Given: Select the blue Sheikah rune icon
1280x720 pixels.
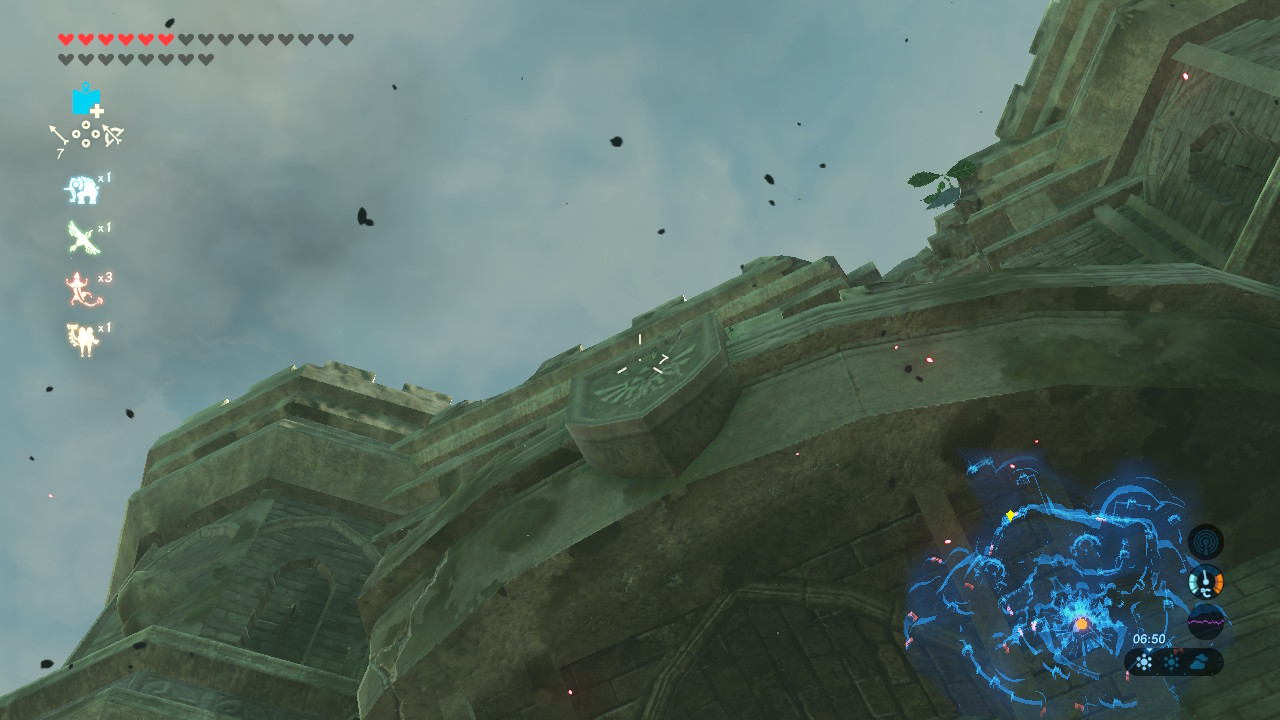Looking at the screenshot, I should coord(86,100).
